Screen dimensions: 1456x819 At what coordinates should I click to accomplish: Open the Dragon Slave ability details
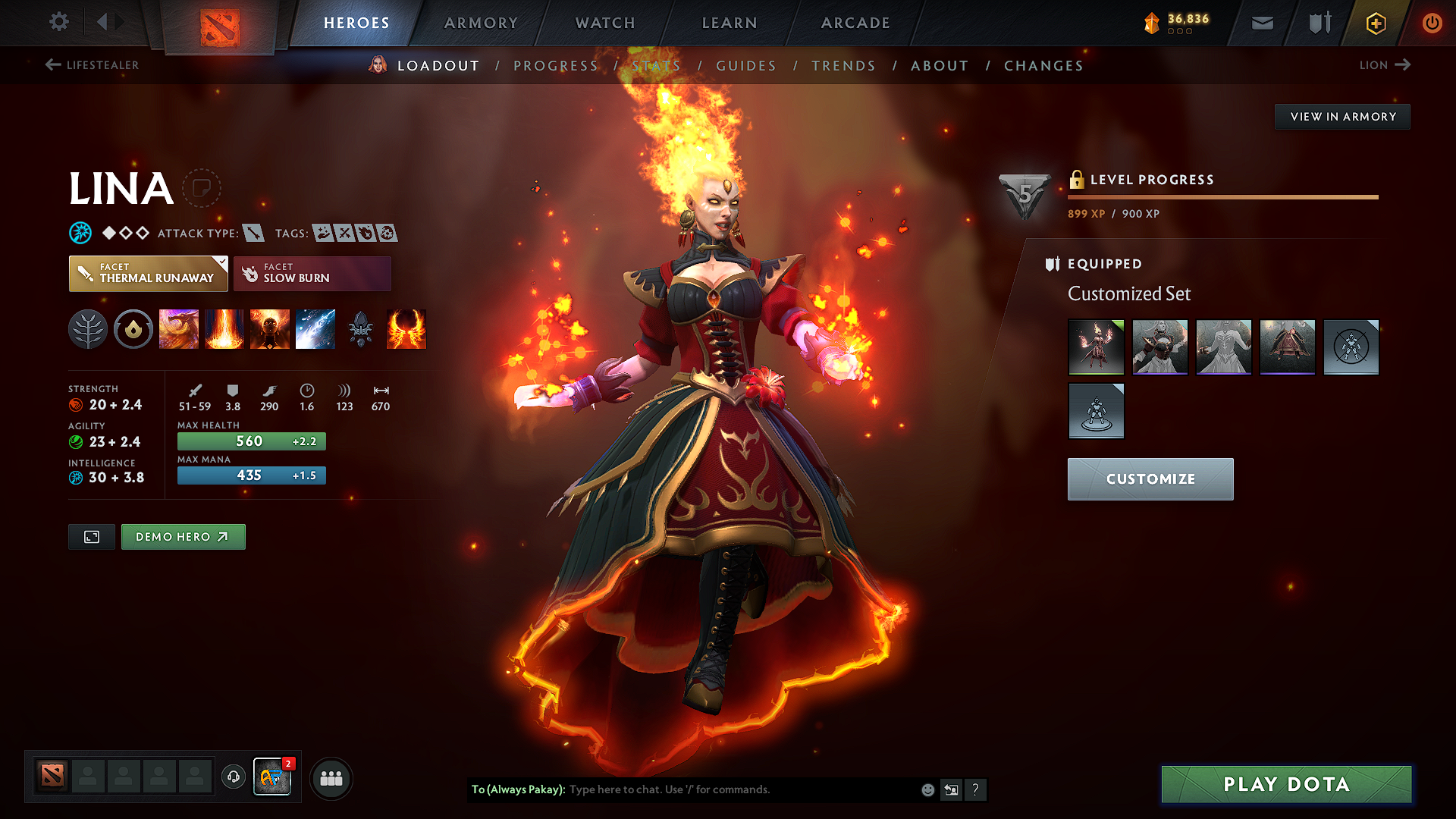pos(179,329)
